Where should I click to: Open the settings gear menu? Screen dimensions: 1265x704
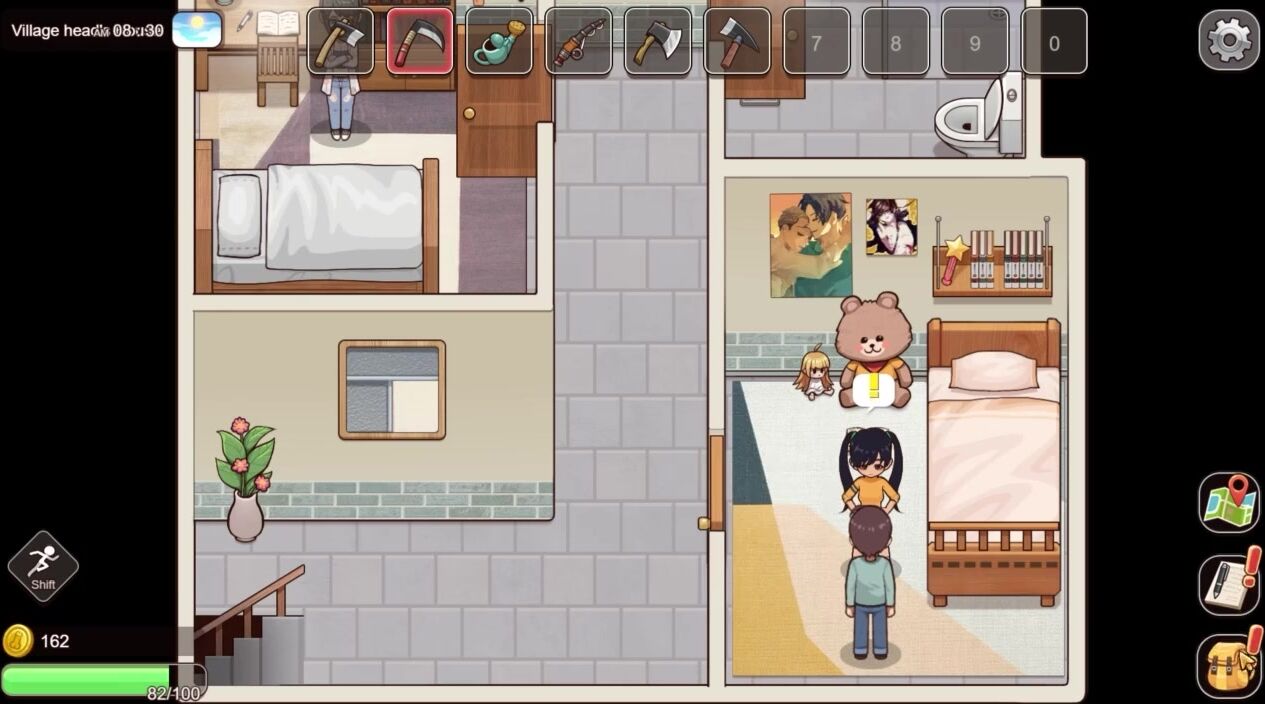(1229, 40)
